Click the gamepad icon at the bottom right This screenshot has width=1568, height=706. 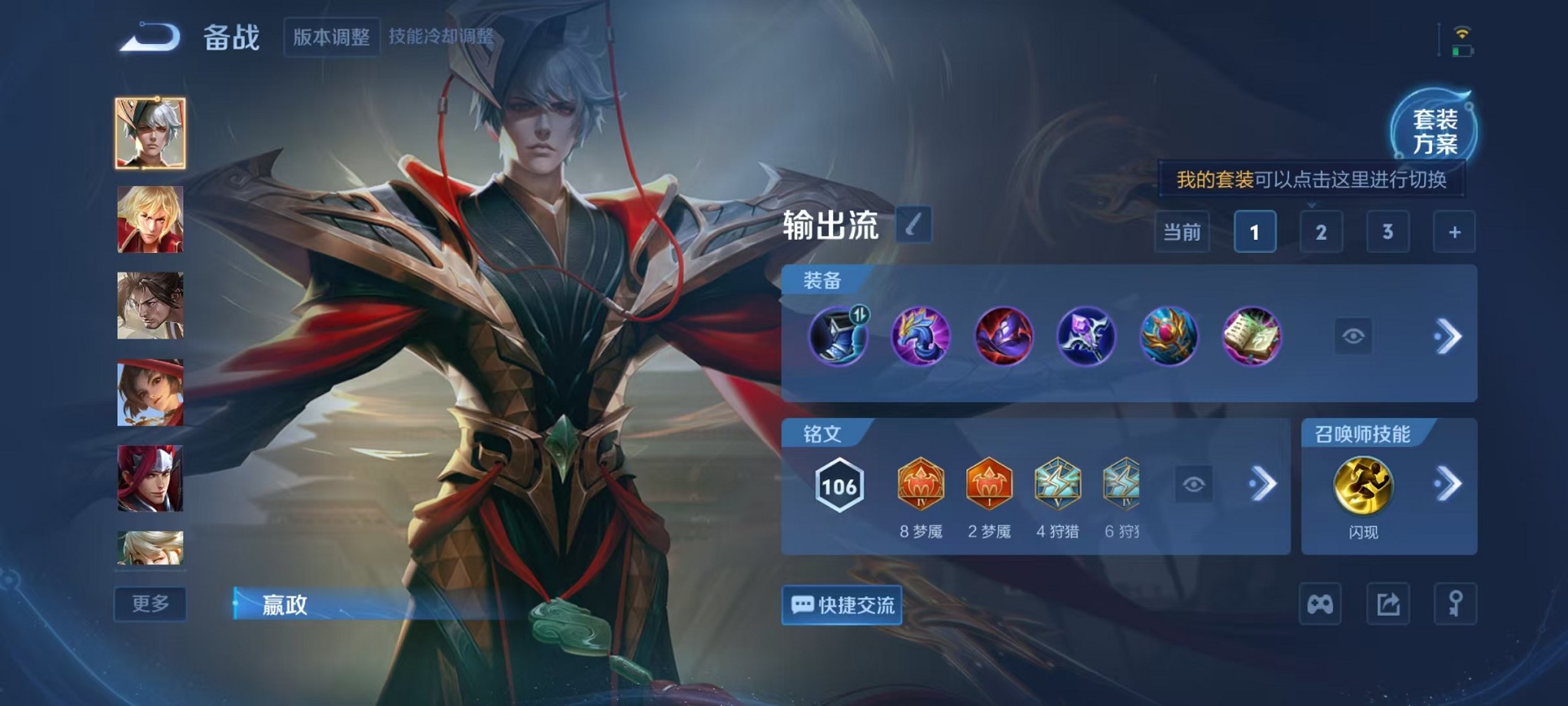click(x=1320, y=604)
